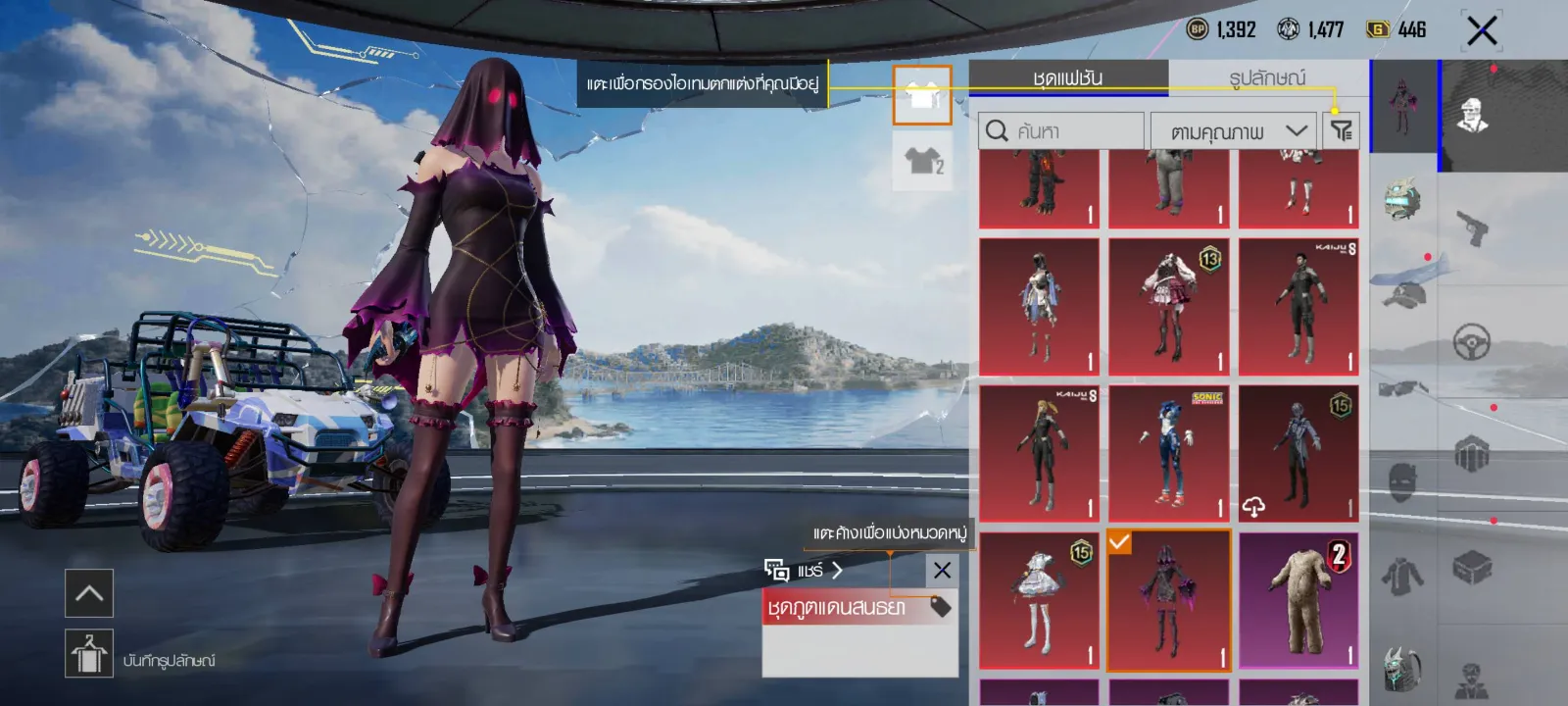This screenshot has height=706, width=1568.
Task: Open the jacket clothing category
Action: tap(1401, 576)
